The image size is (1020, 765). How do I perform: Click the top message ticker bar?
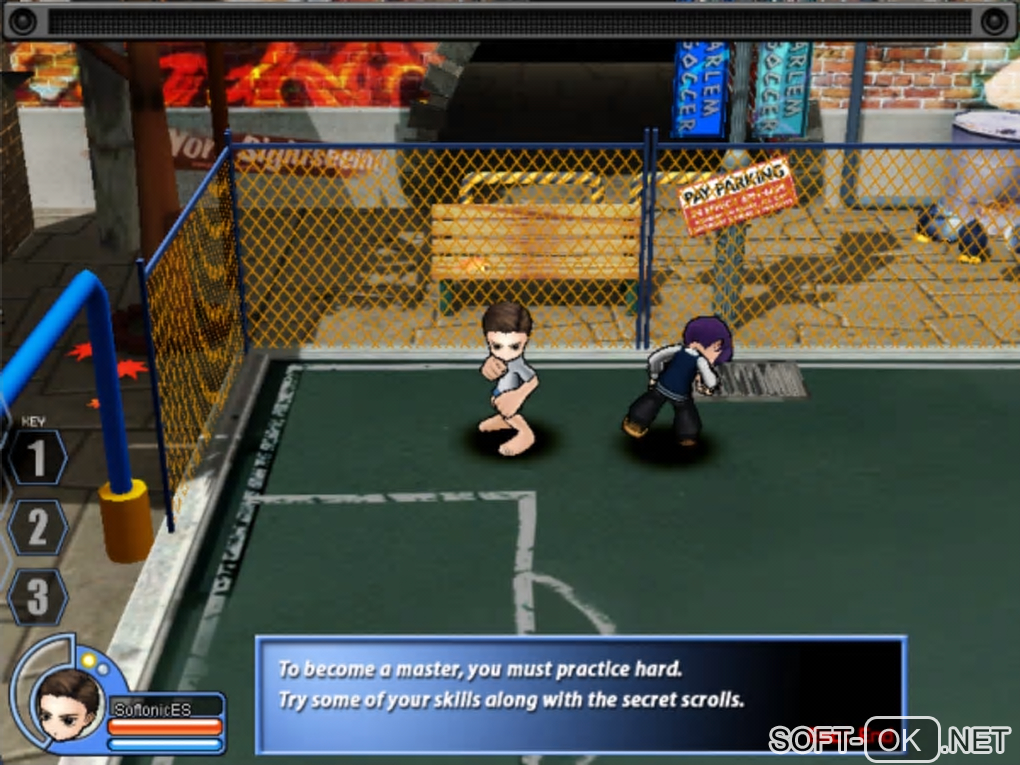tap(510, 21)
